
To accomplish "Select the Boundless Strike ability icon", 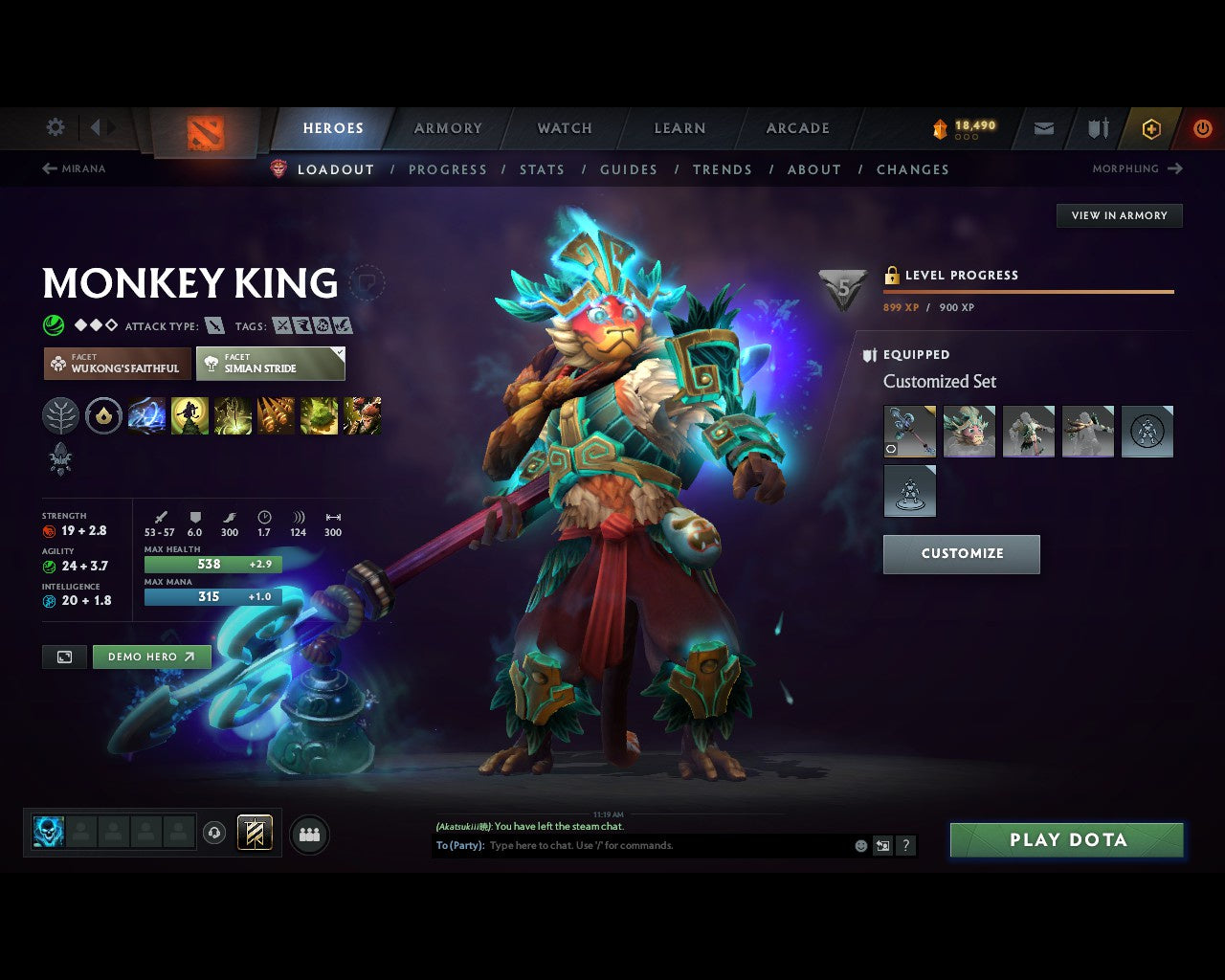I will tap(146, 415).
